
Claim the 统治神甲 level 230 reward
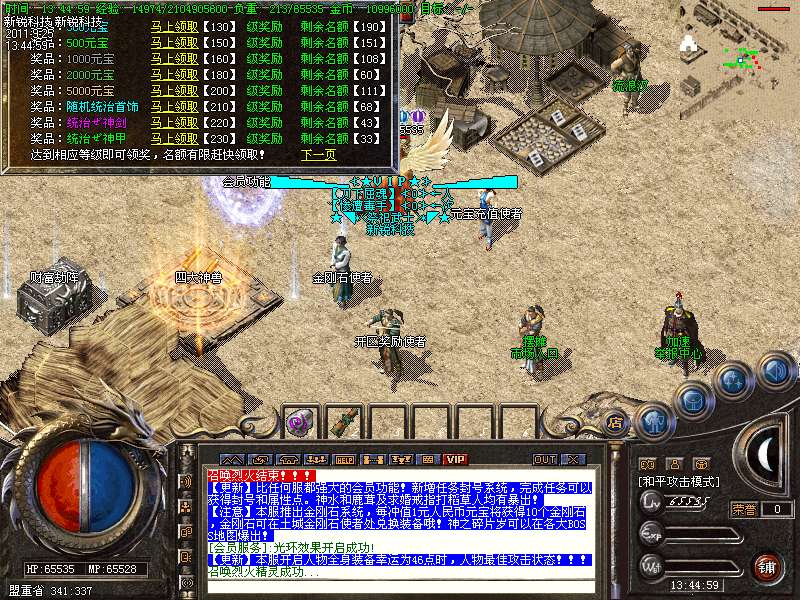(x=175, y=139)
